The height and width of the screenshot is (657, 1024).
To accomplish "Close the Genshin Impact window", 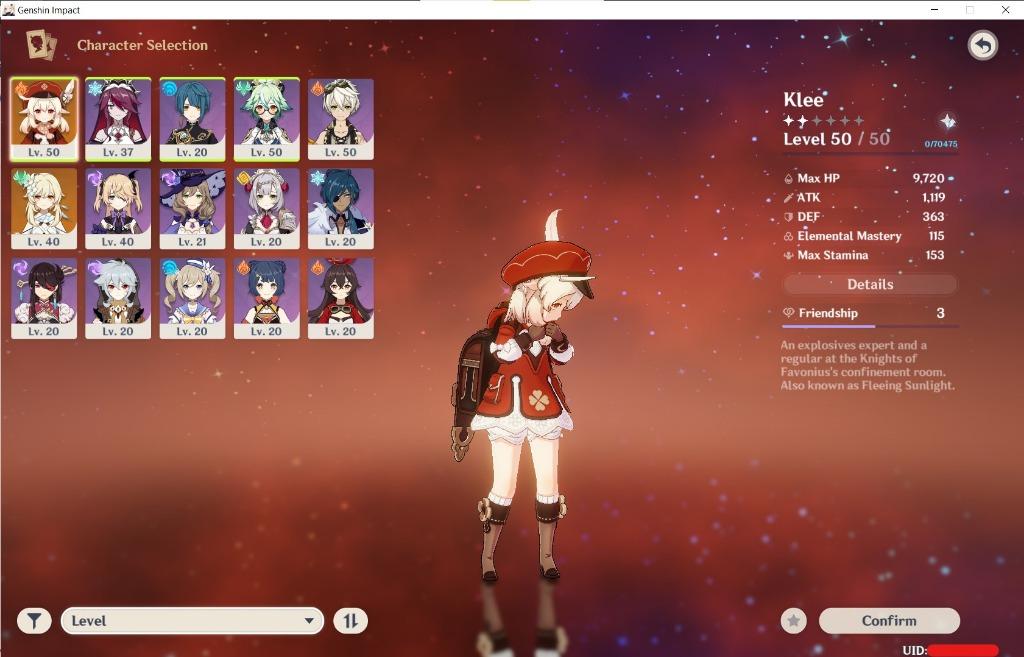I will (x=1005, y=10).
